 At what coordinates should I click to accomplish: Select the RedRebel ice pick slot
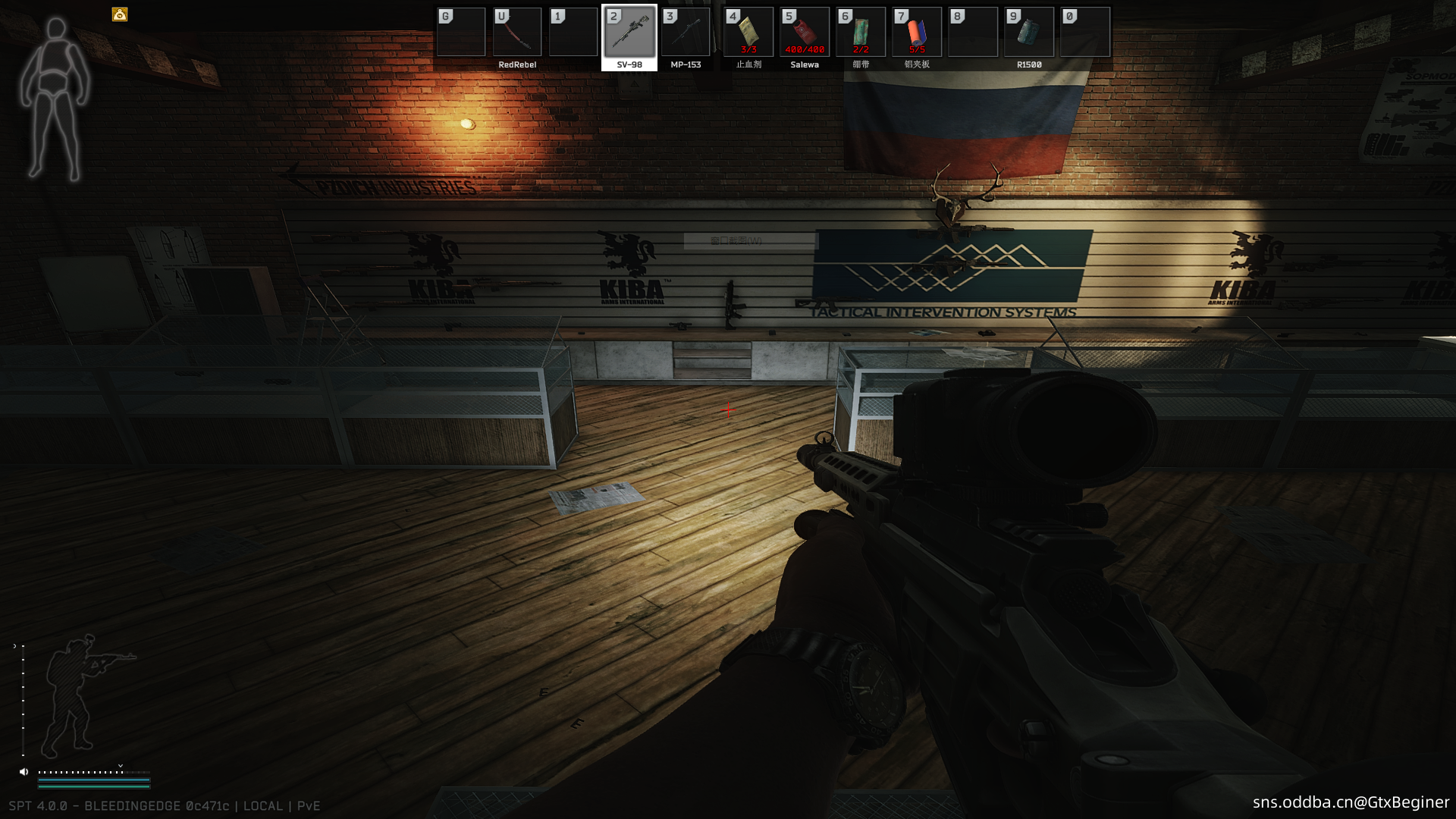(x=517, y=33)
